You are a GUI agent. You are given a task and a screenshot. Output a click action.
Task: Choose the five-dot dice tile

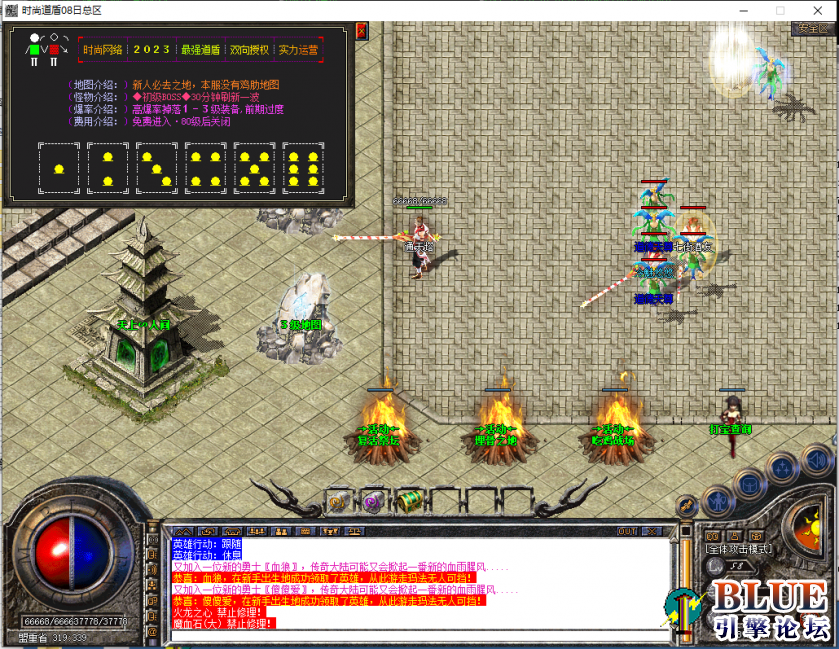(254, 167)
